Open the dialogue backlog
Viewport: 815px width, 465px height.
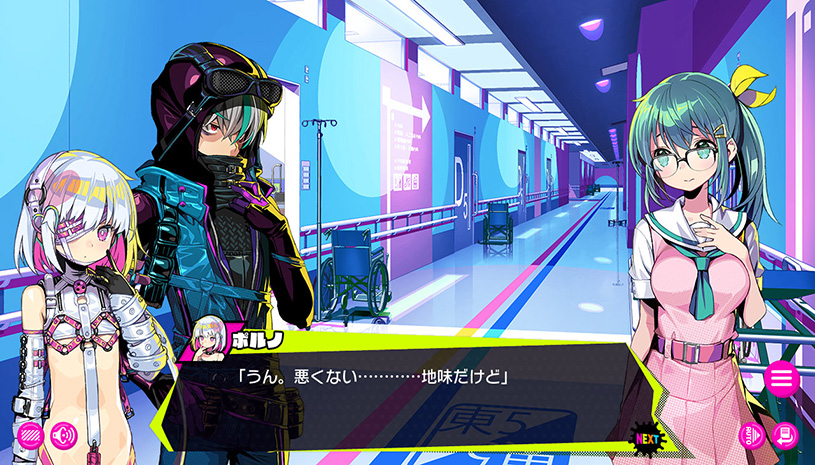[x=785, y=436]
